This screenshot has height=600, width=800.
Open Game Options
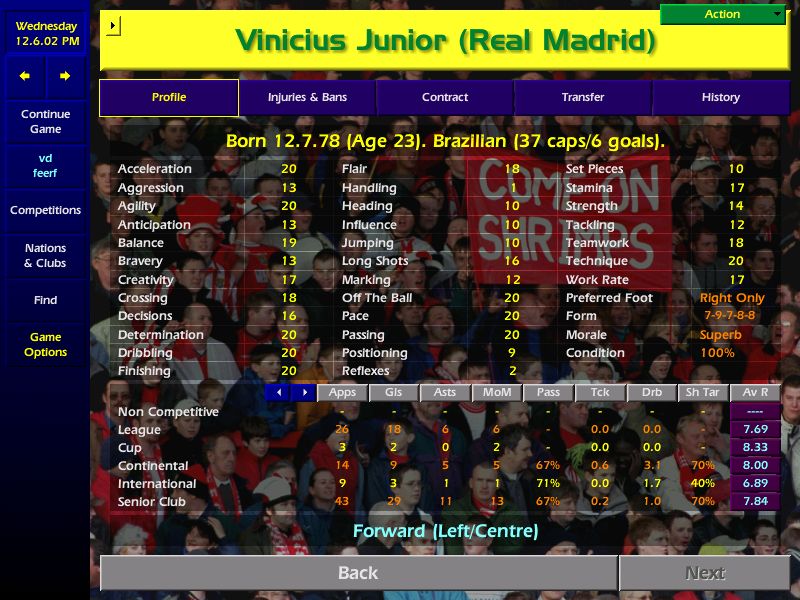coord(45,344)
